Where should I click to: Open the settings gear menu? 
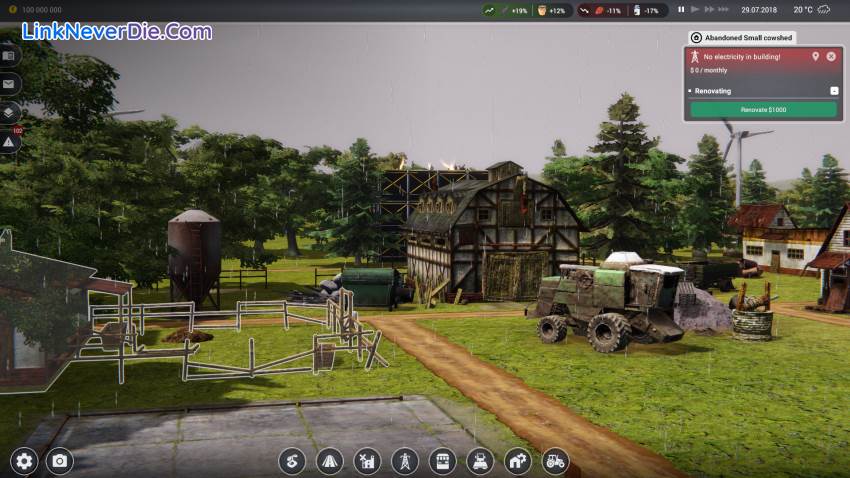24,461
